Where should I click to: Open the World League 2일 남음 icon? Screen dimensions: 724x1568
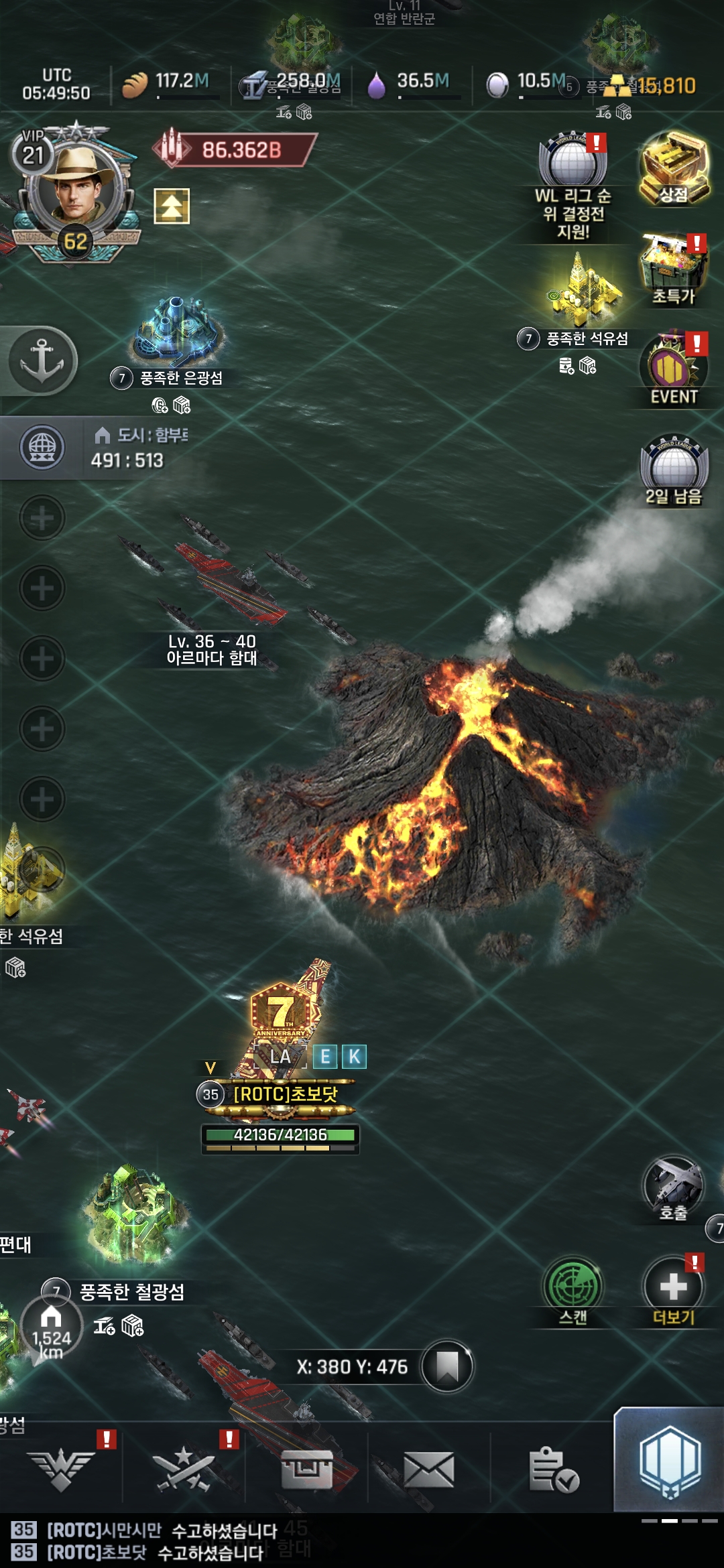pos(674,469)
